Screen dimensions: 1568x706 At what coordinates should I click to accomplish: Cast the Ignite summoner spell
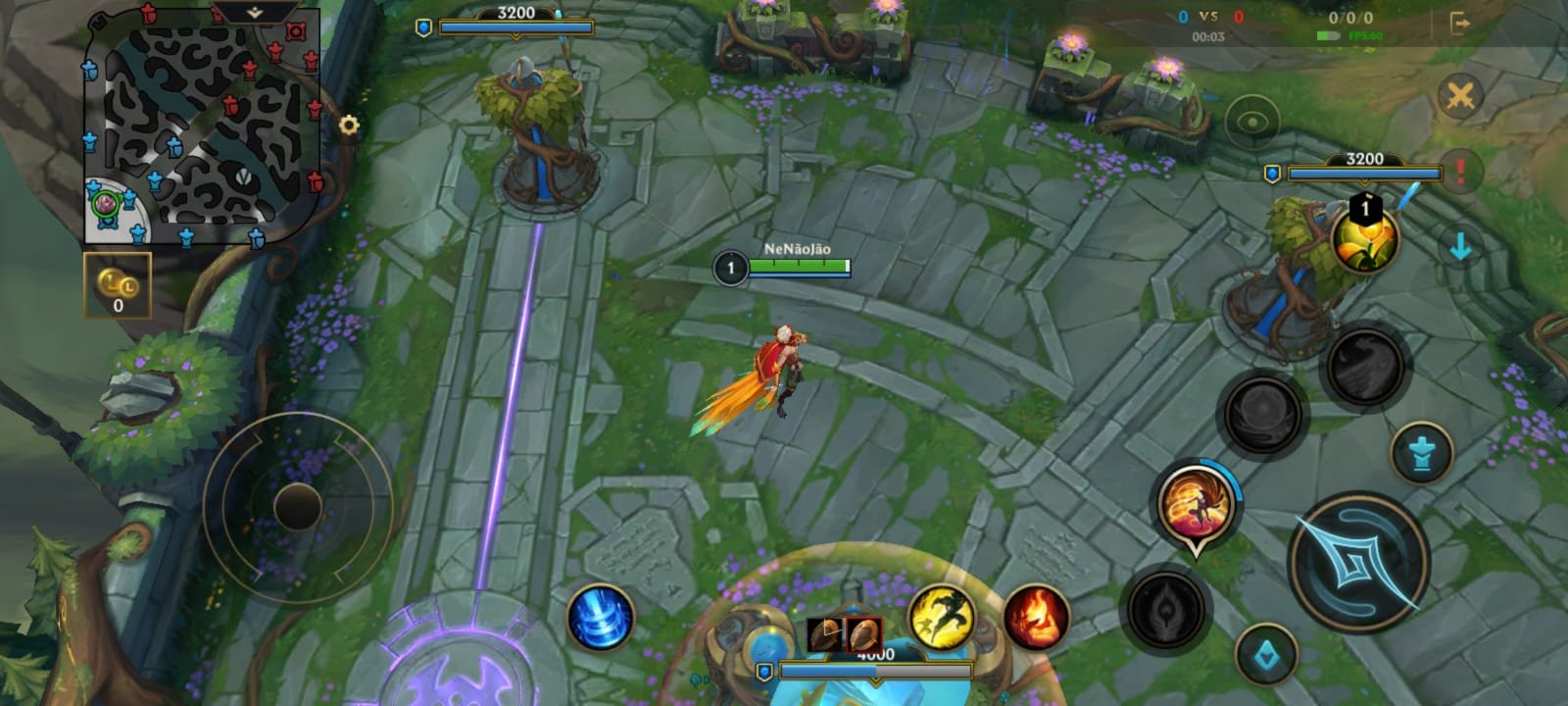coord(1035,617)
